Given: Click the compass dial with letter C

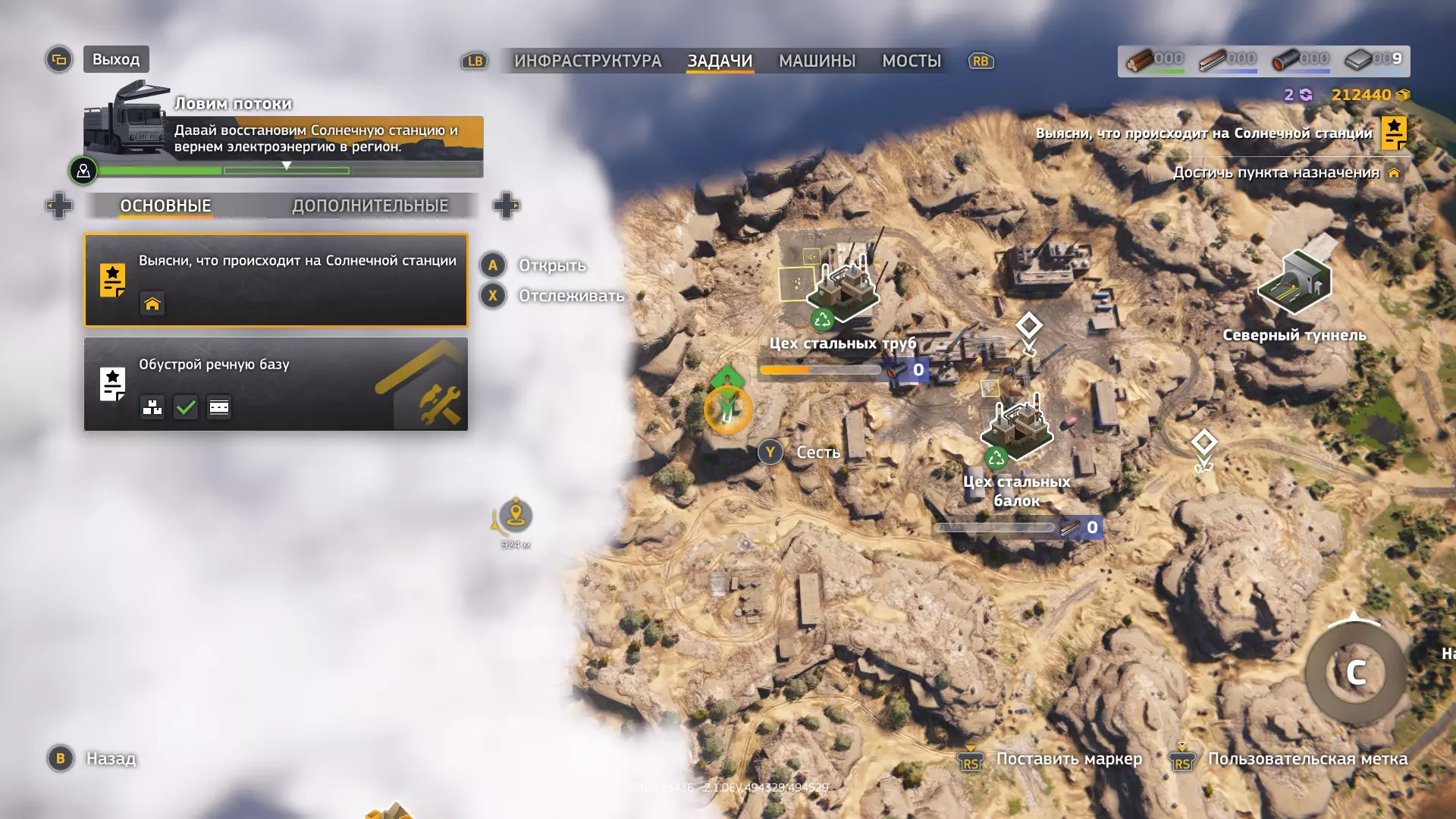Looking at the screenshot, I should click(x=1356, y=673).
